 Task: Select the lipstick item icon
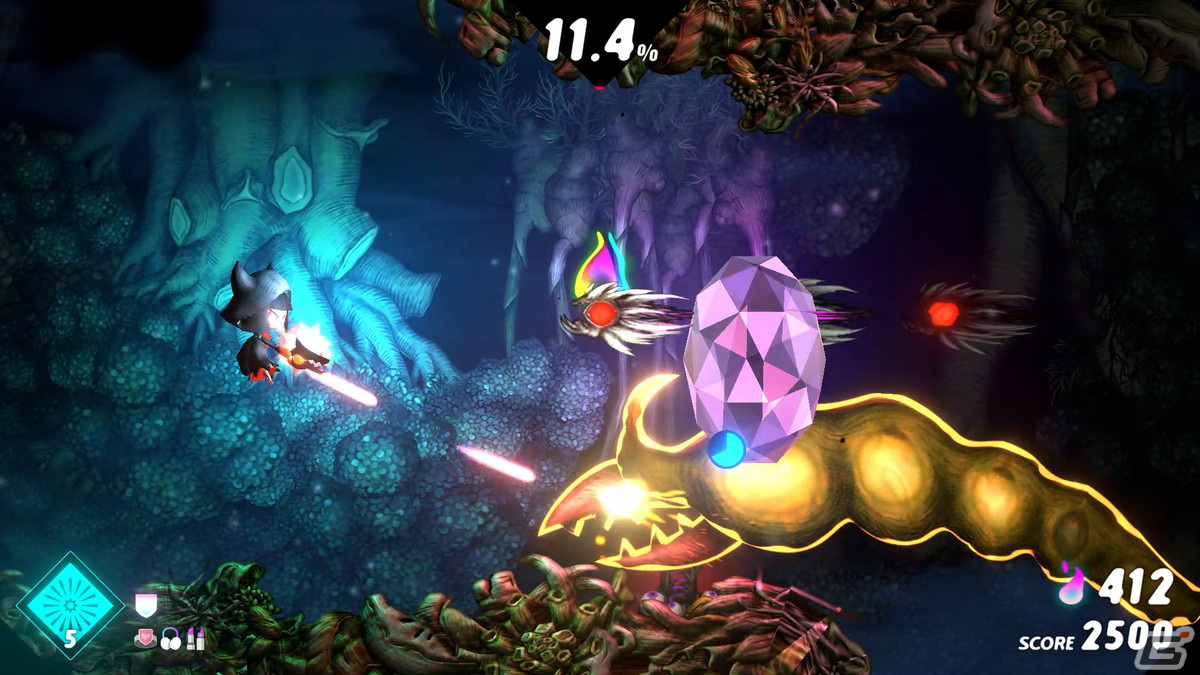click(195, 638)
